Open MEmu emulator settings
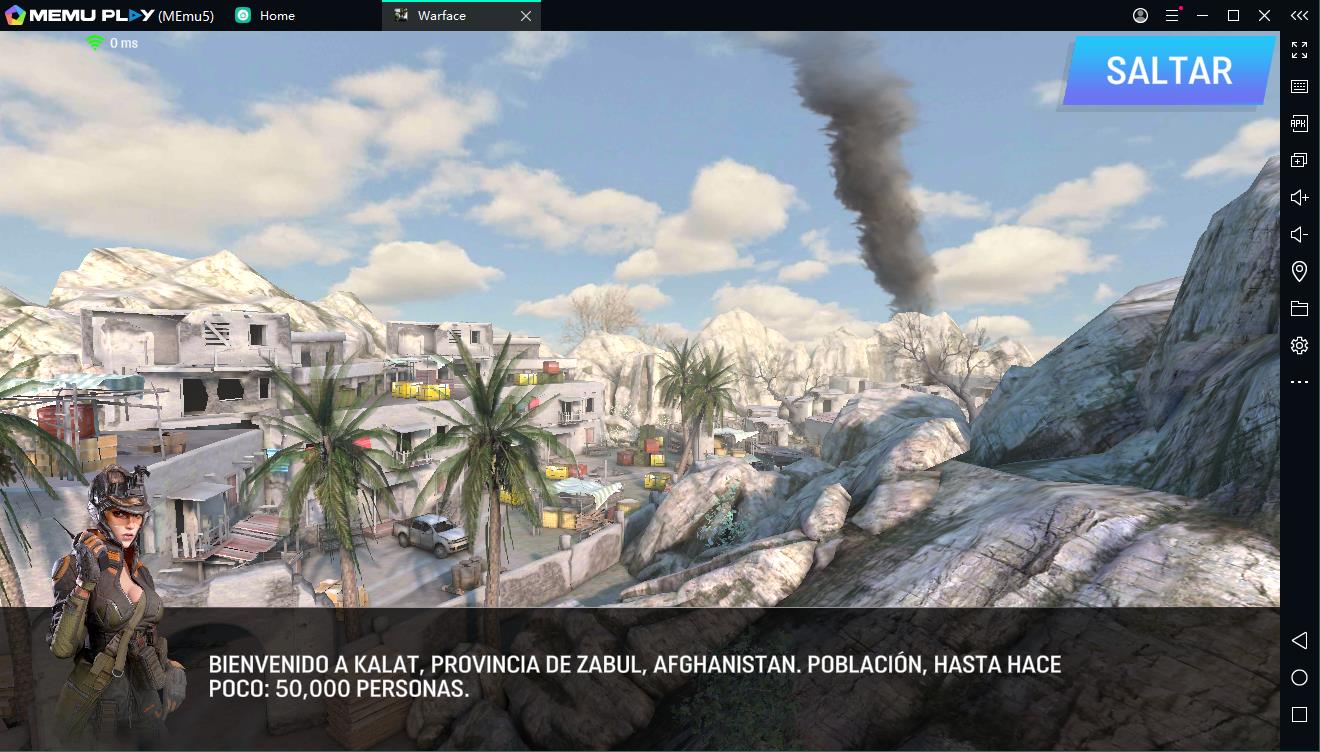Image resolution: width=1320 pixels, height=752 pixels. (1298, 344)
